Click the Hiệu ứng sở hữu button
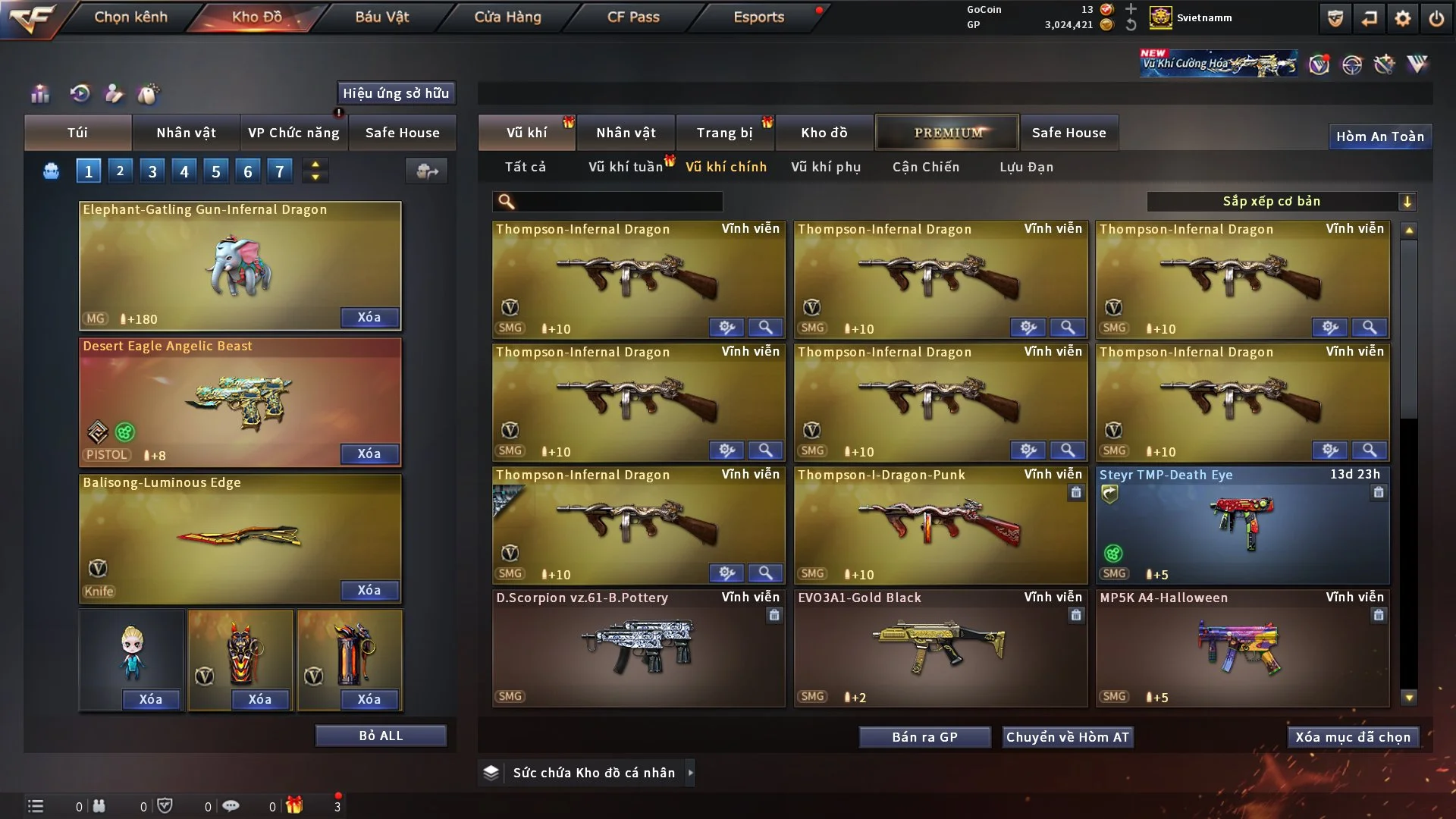This screenshot has height=819, width=1456. pos(396,93)
